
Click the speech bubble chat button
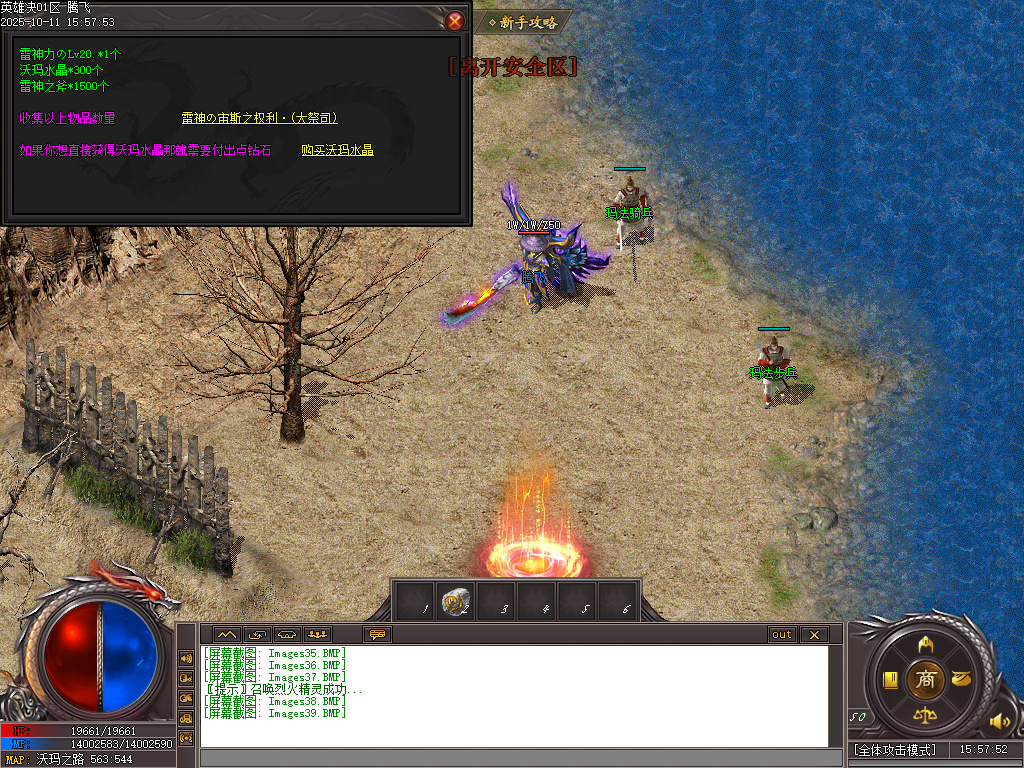click(378, 634)
